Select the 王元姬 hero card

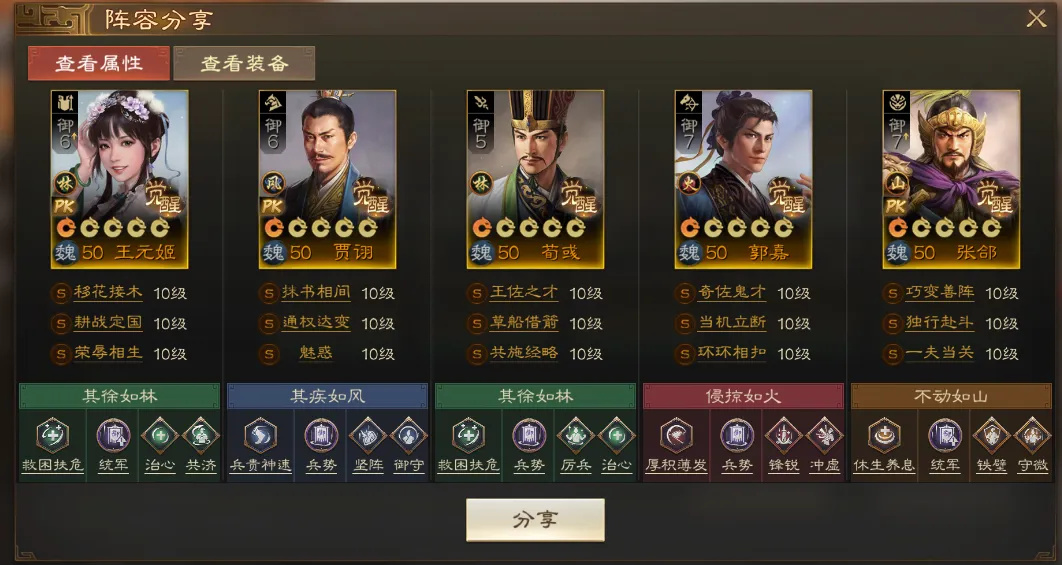(119, 178)
